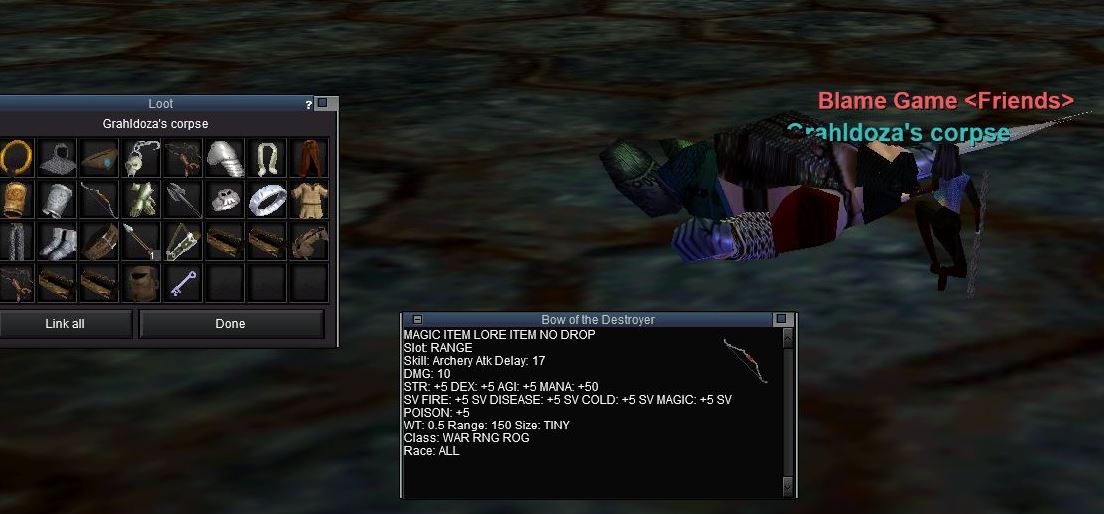This screenshot has height=514, width=1104.
Task: Take the purple key from the corpse
Action: [x=183, y=283]
